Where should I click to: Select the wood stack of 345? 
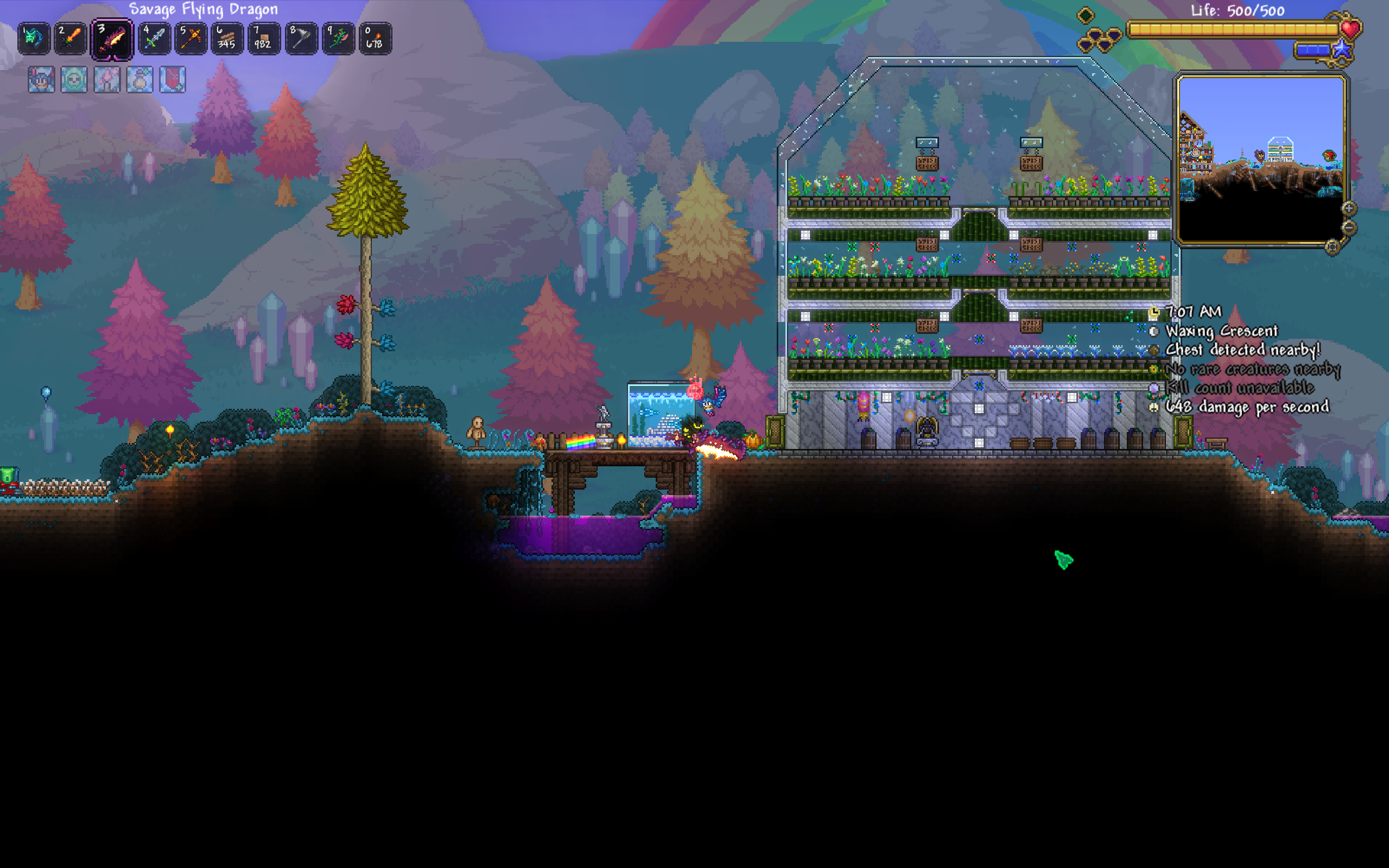point(227,39)
